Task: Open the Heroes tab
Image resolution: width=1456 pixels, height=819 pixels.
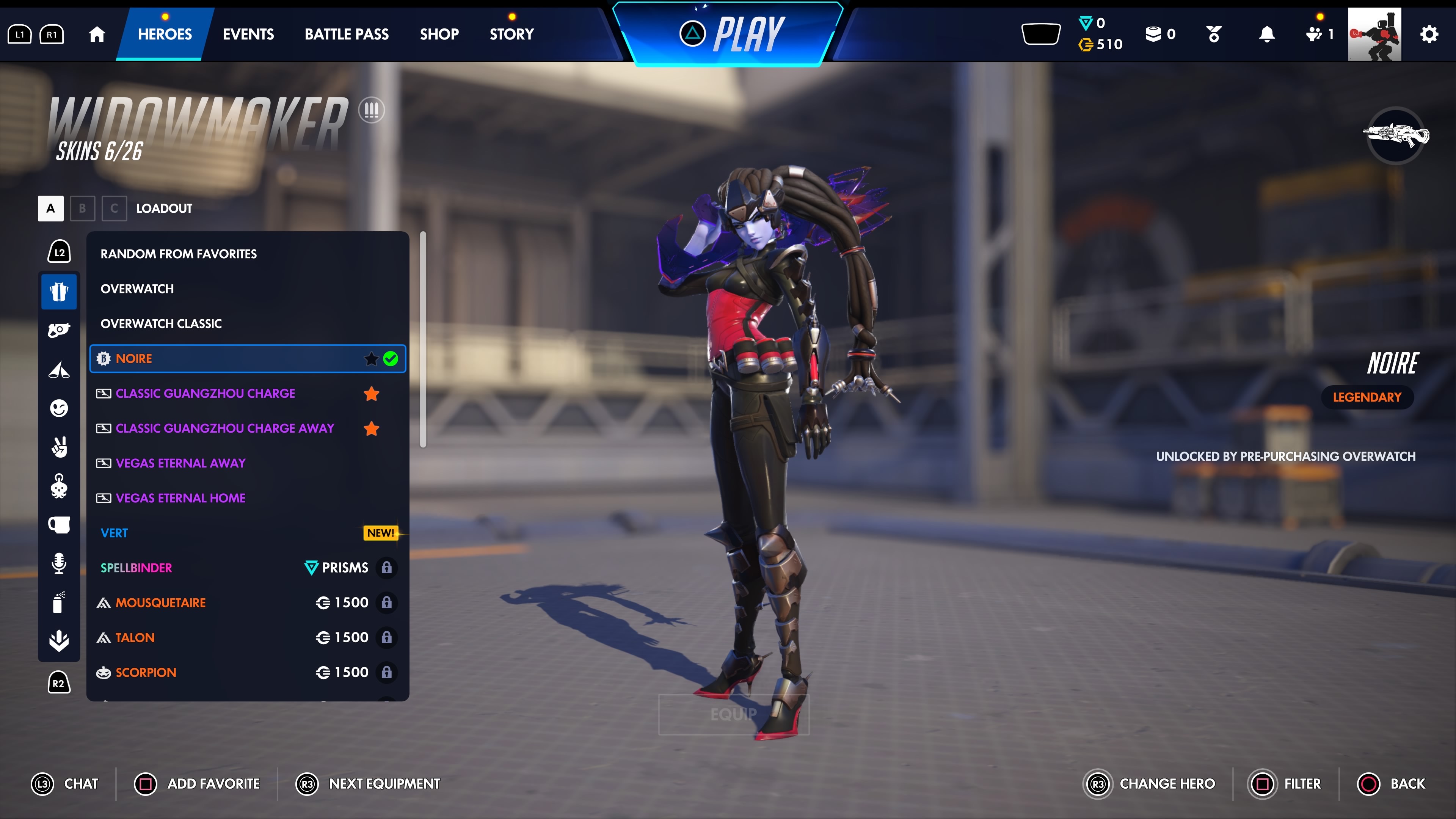Action: 165,34
